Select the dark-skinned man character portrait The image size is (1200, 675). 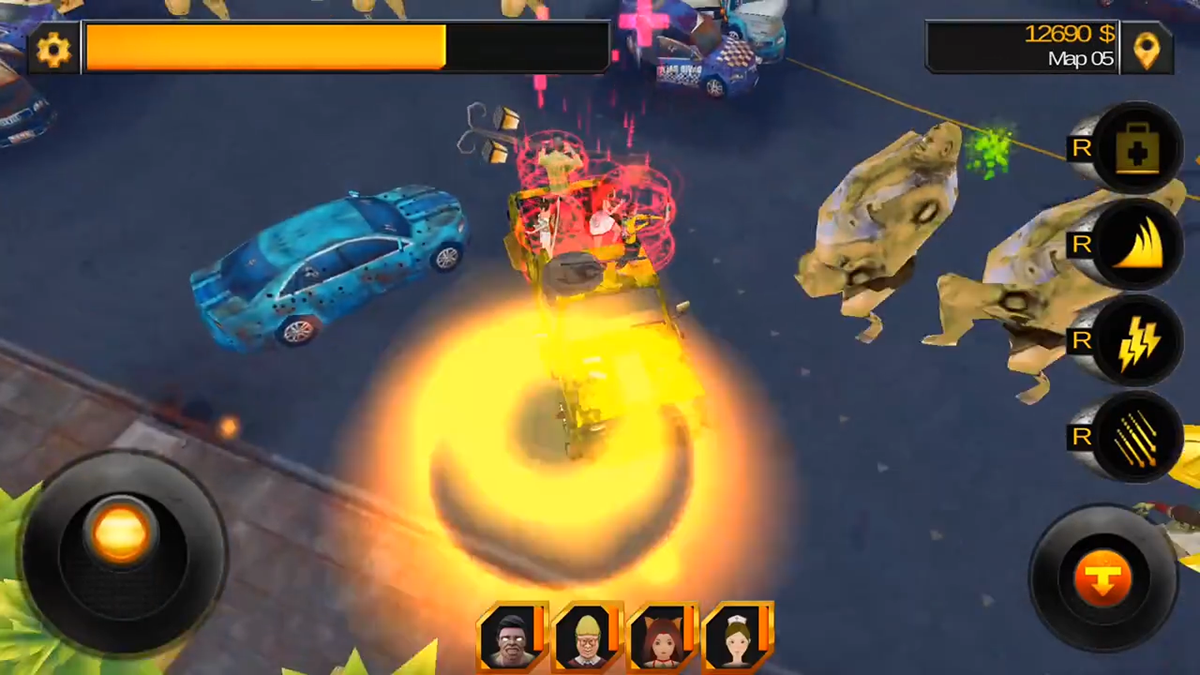(x=509, y=636)
